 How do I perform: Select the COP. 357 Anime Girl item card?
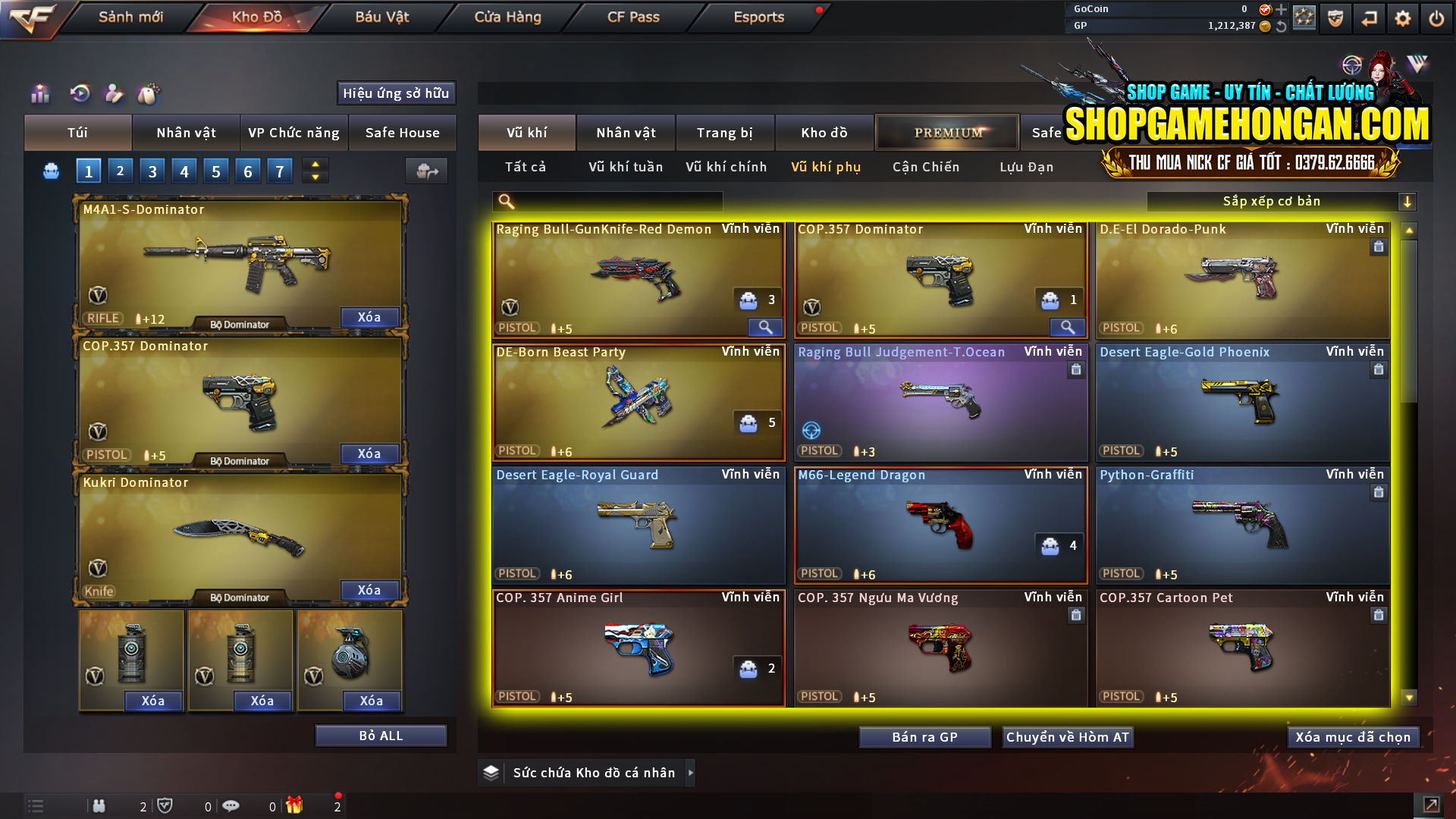(x=639, y=648)
